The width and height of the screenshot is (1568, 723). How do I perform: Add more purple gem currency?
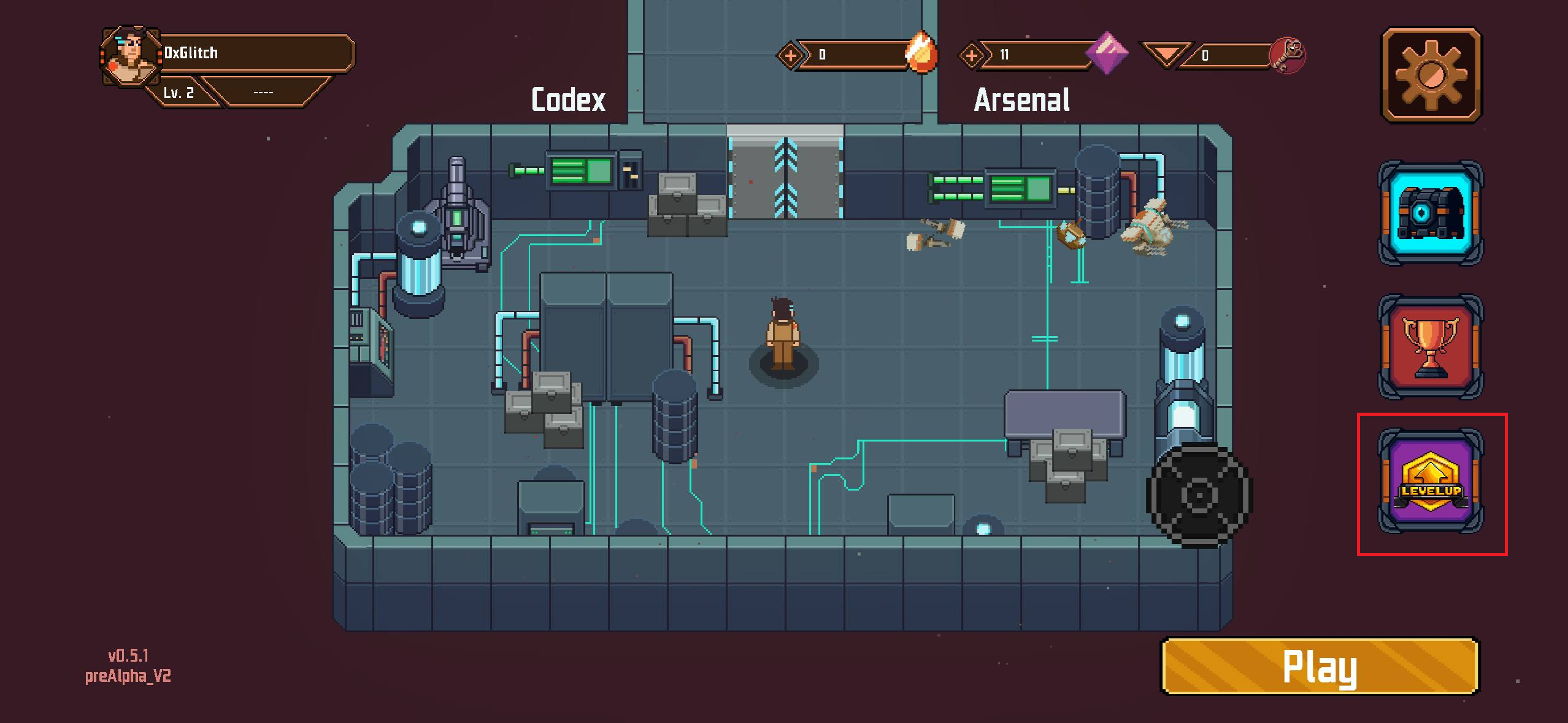(x=971, y=56)
